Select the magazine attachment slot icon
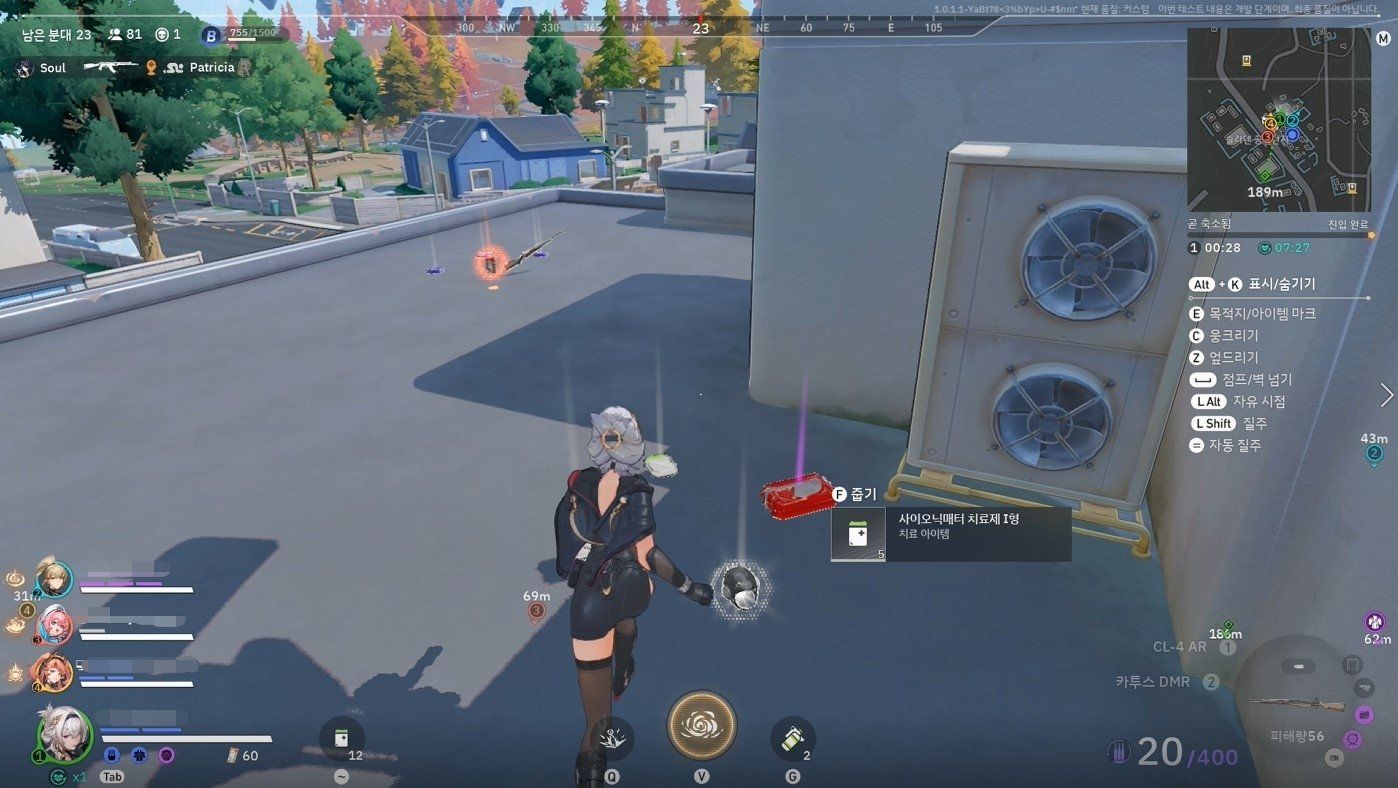 click(x=1352, y=665)
